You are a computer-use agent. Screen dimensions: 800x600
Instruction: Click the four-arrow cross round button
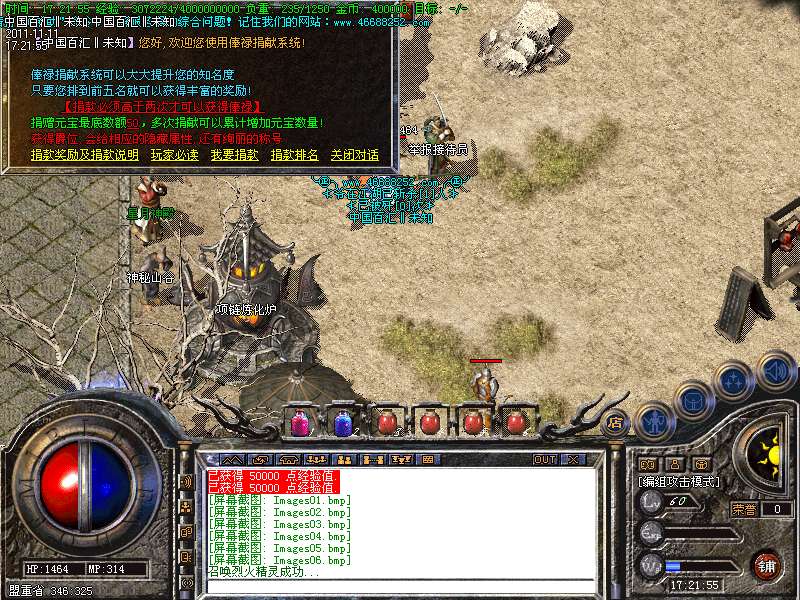[734, 381]
